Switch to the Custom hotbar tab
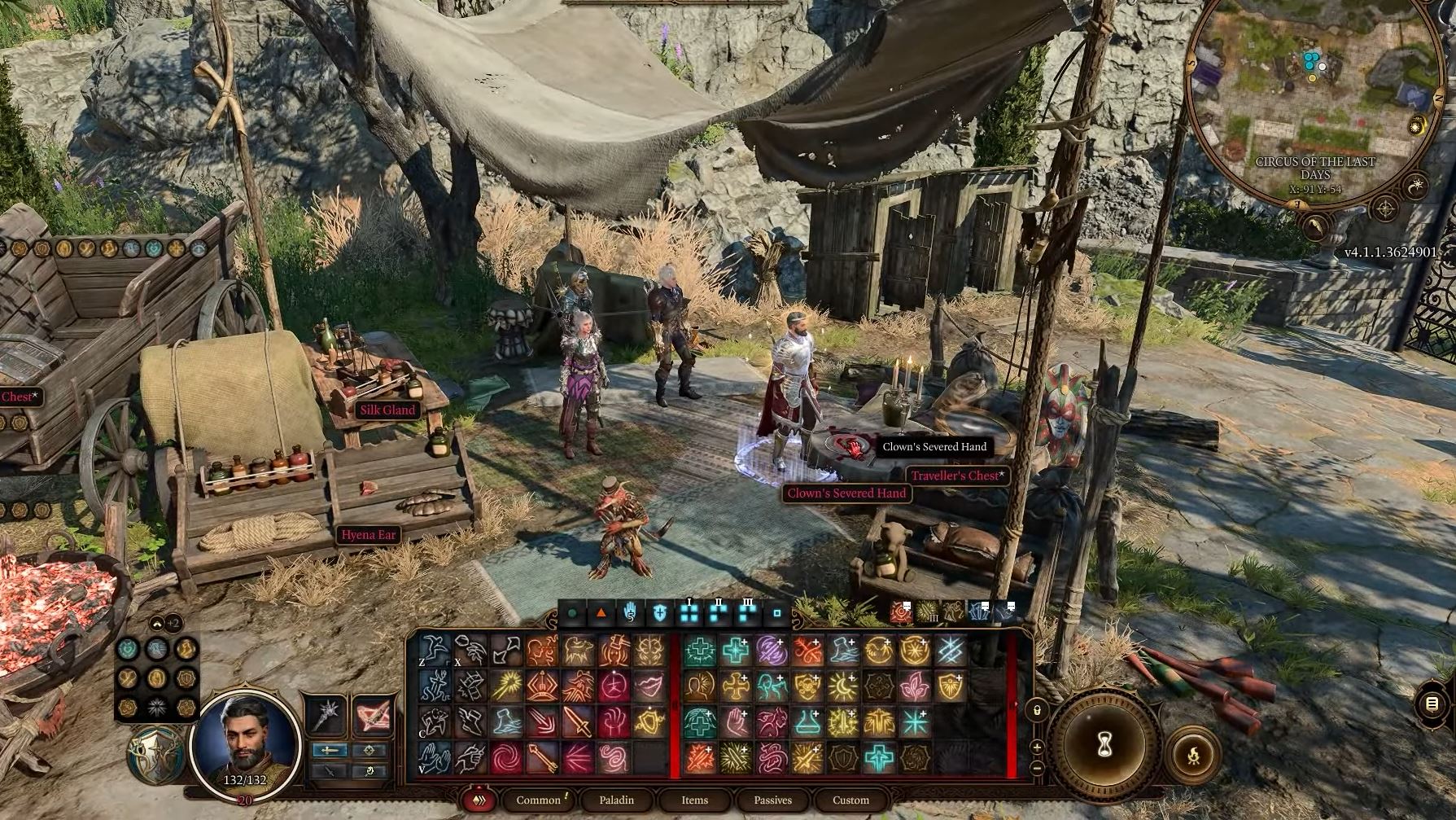The image size is (1456, 820). click(850, 800)
